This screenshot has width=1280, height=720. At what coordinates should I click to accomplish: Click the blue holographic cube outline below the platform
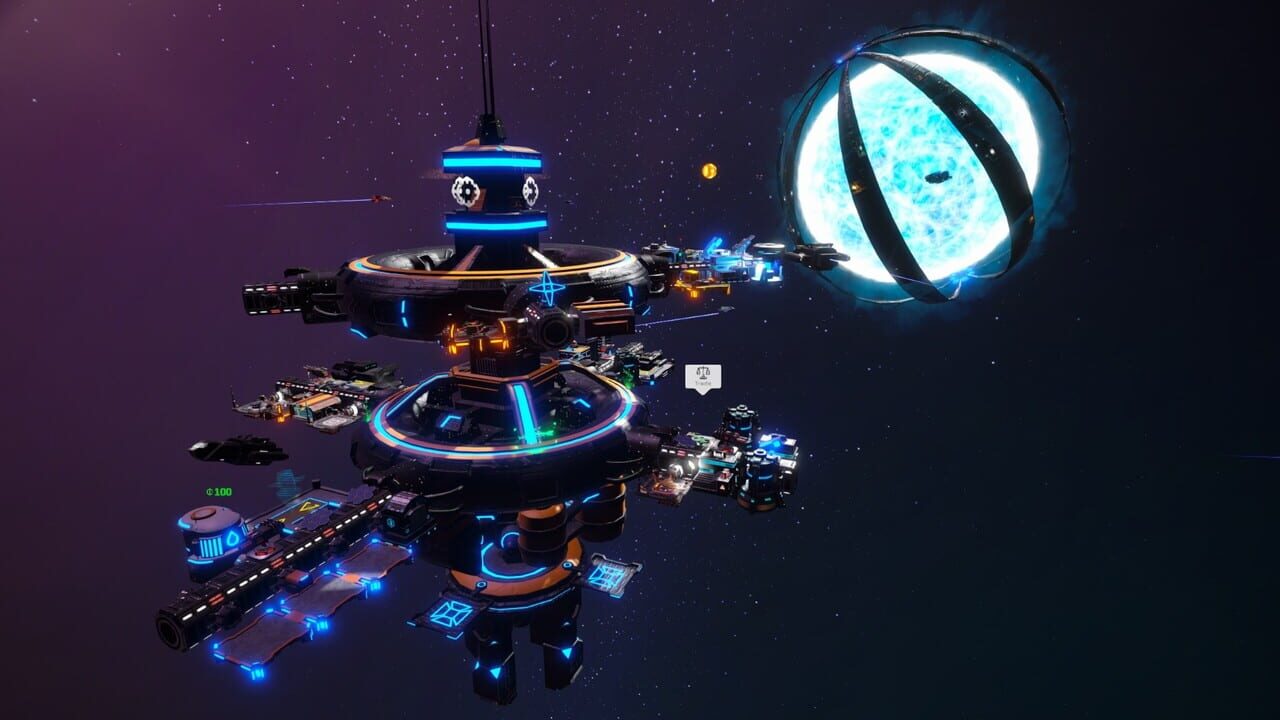tap(450, 615)
